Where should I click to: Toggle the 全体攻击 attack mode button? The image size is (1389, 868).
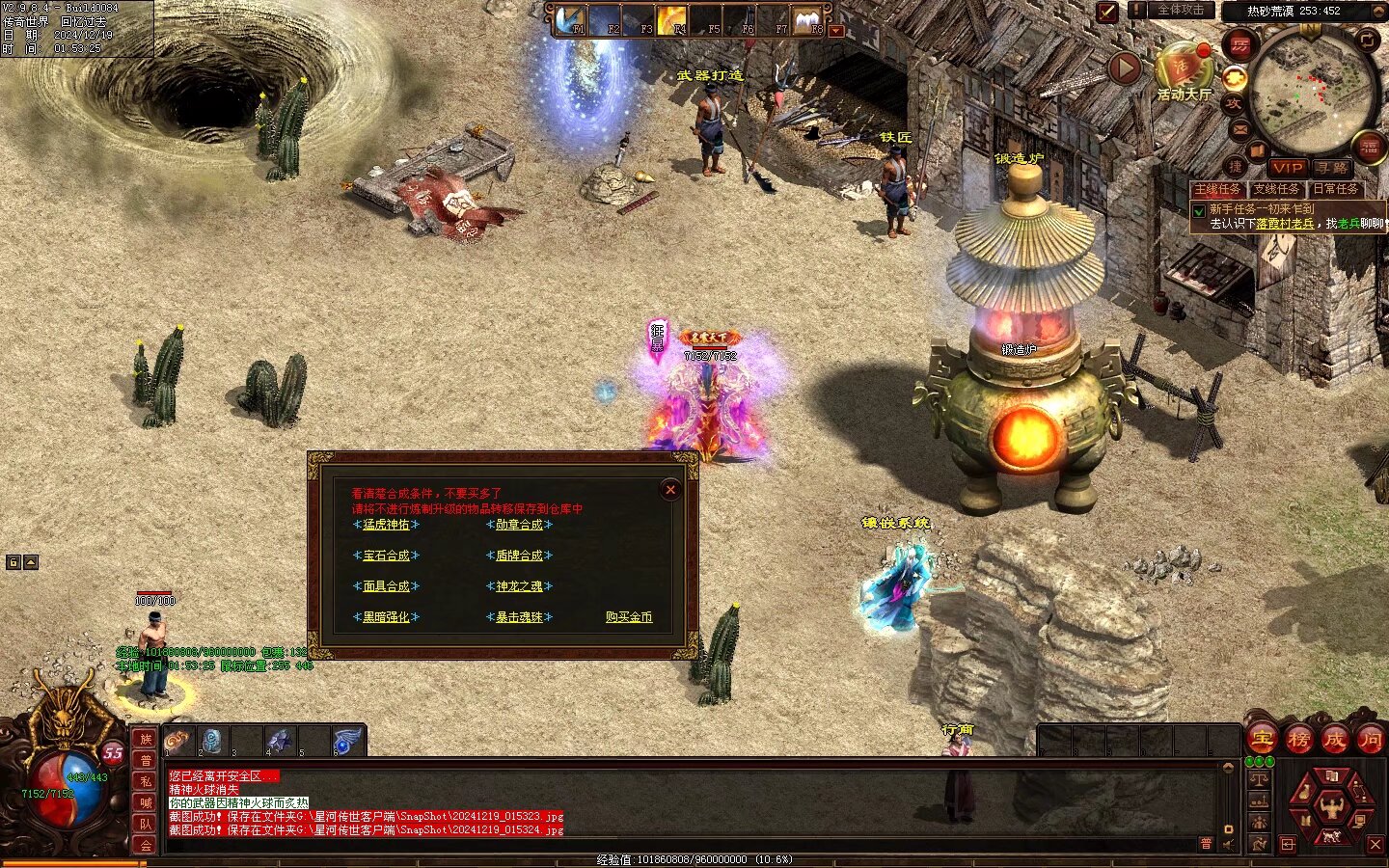1180,10
